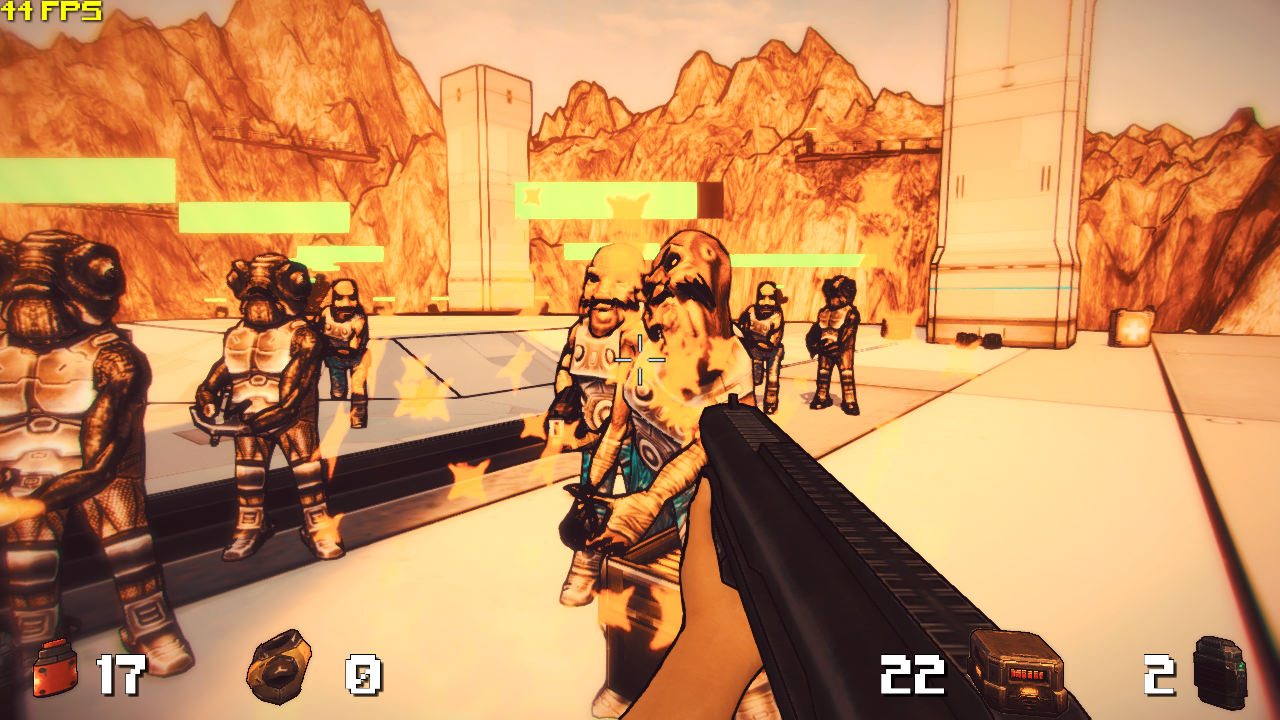The height and width of the screenshot is (720, 1280).
Task: Select the dark grenade icon in the corner
Action: [x=1220, y=669]
